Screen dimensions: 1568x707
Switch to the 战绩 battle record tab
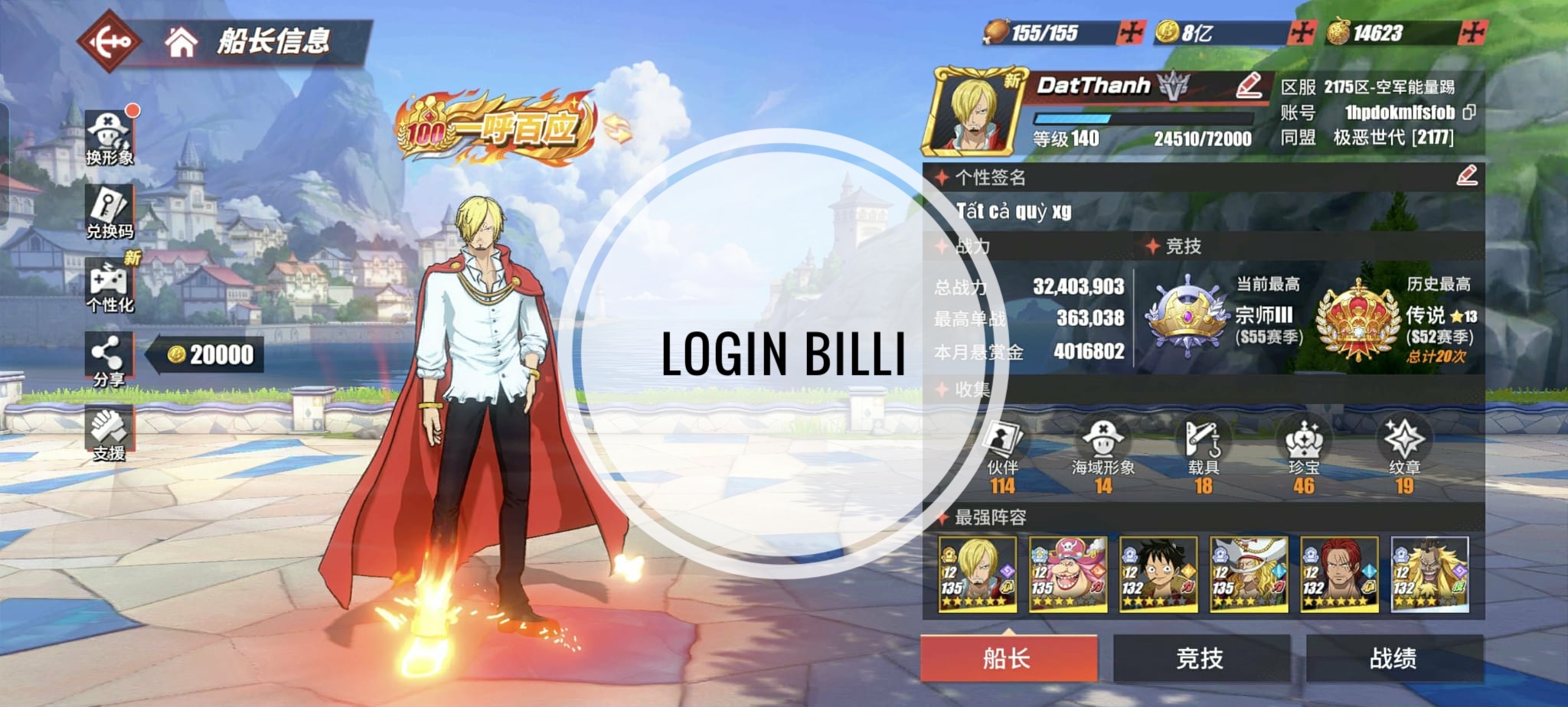[x=1393, y=658]
